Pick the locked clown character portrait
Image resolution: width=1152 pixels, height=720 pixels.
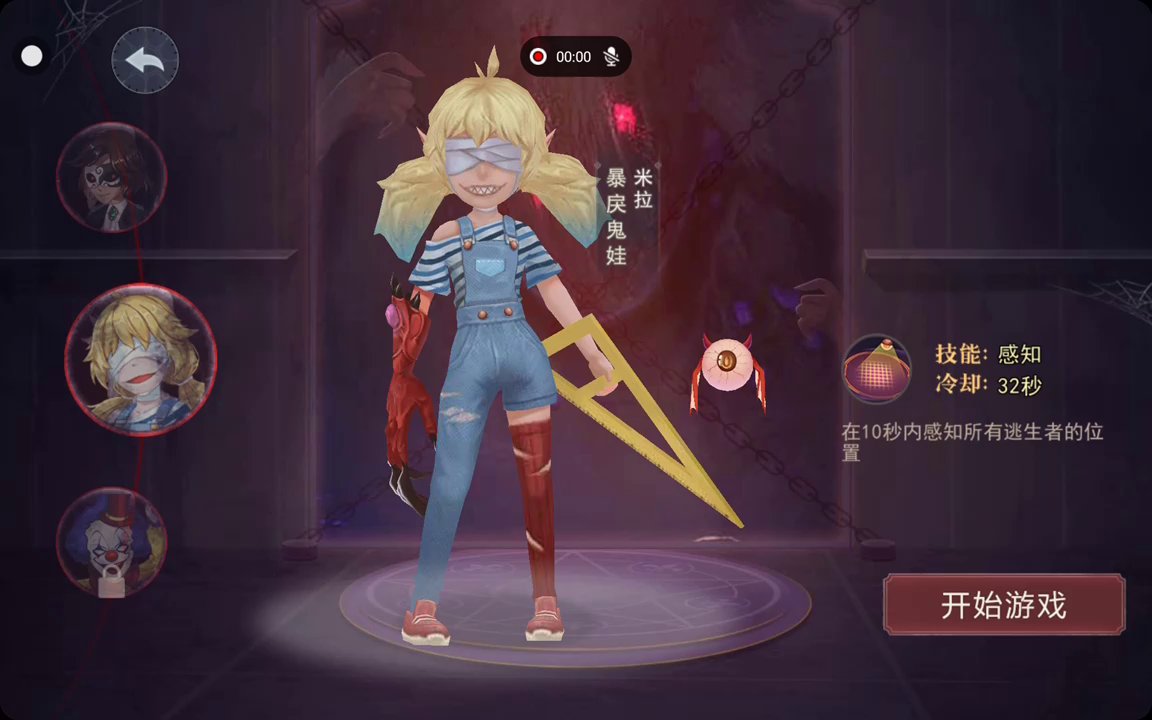[111, 541]
